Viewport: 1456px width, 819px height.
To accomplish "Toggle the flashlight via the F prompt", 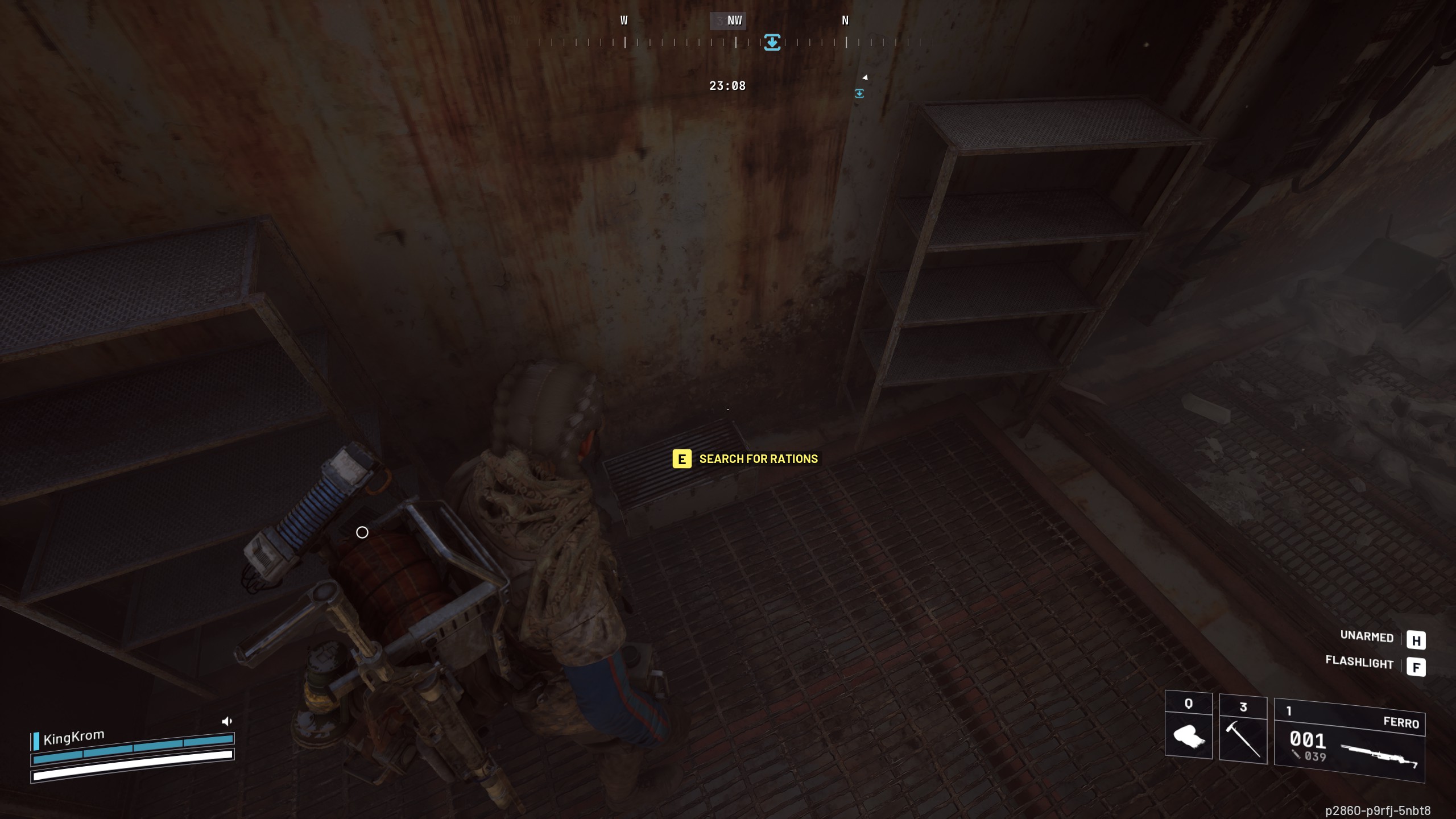I will (x=1418, y=664).
